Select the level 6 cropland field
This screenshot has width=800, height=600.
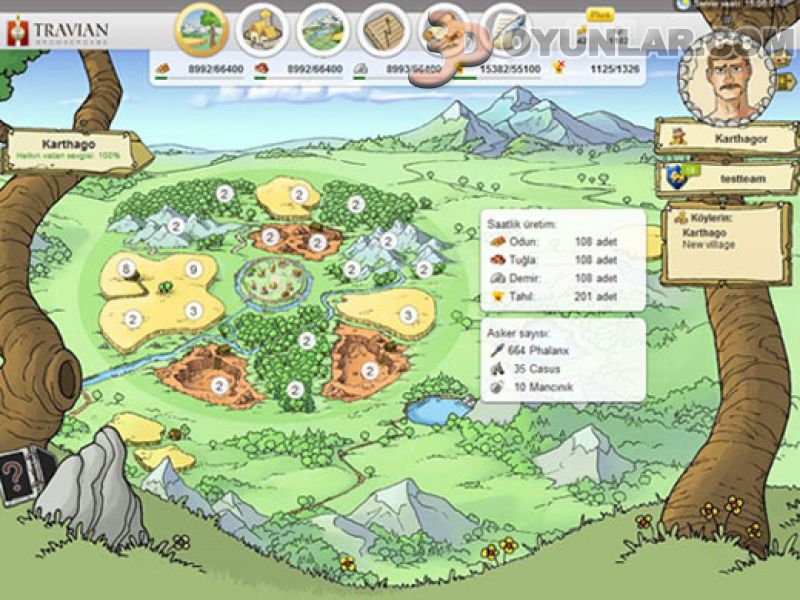tap(127, 270)
